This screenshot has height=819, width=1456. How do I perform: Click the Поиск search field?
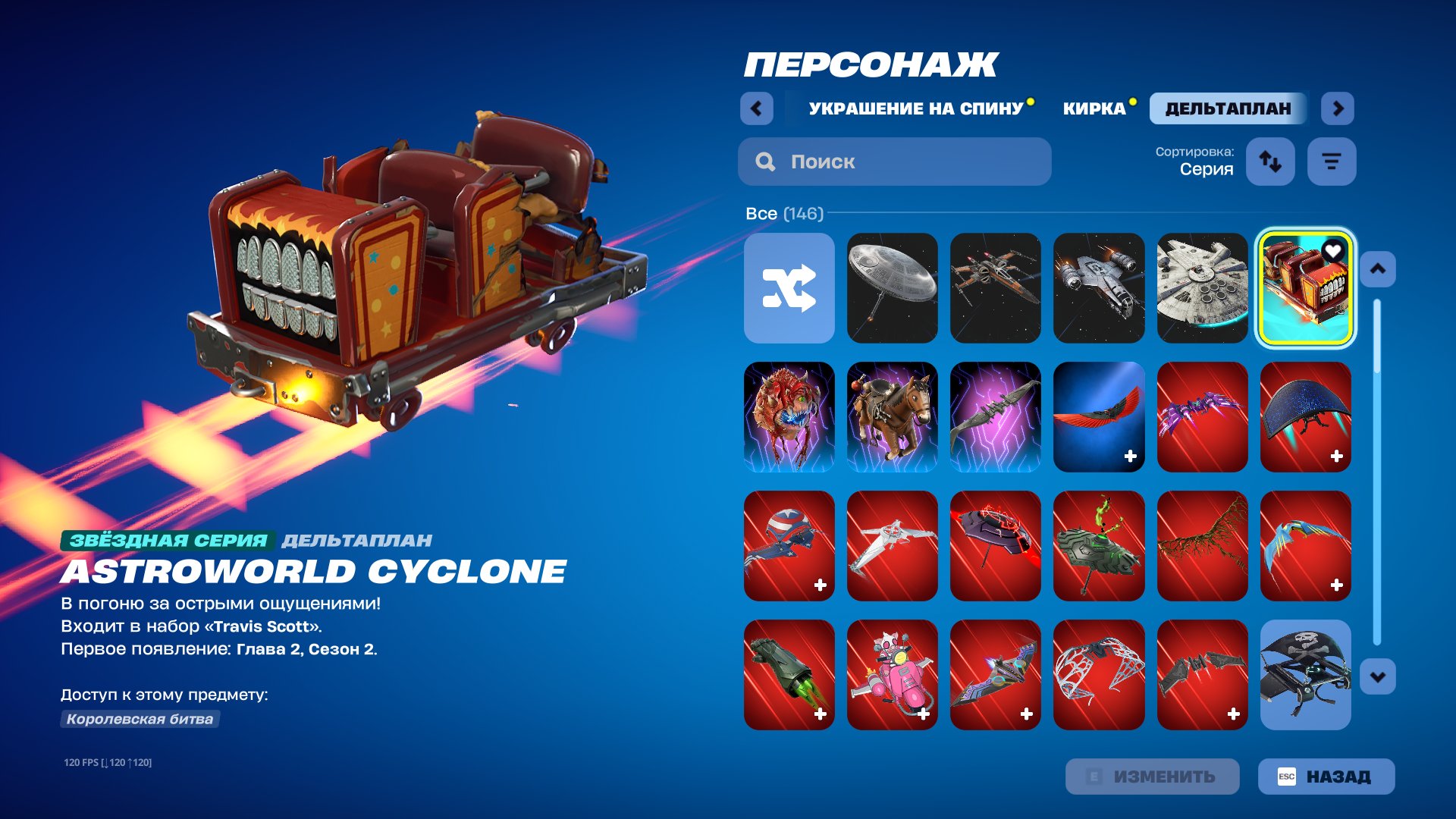click(x=895, y=161)
